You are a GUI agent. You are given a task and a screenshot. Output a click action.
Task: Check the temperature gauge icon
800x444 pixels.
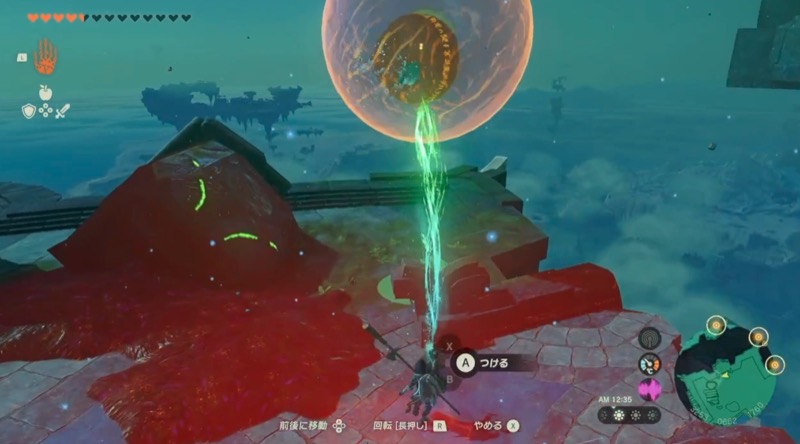pos(649,364)
